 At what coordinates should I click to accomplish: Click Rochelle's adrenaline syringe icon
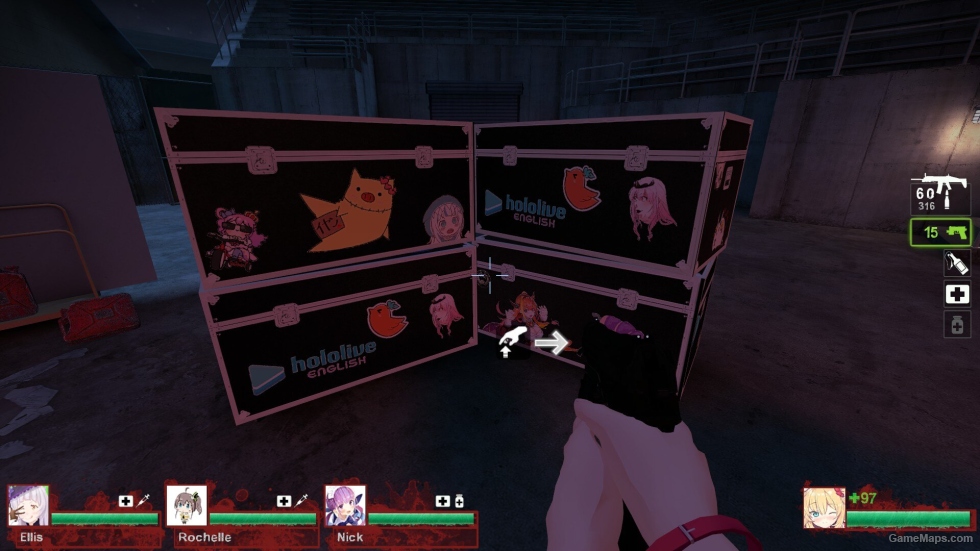[x=300, y=501]
